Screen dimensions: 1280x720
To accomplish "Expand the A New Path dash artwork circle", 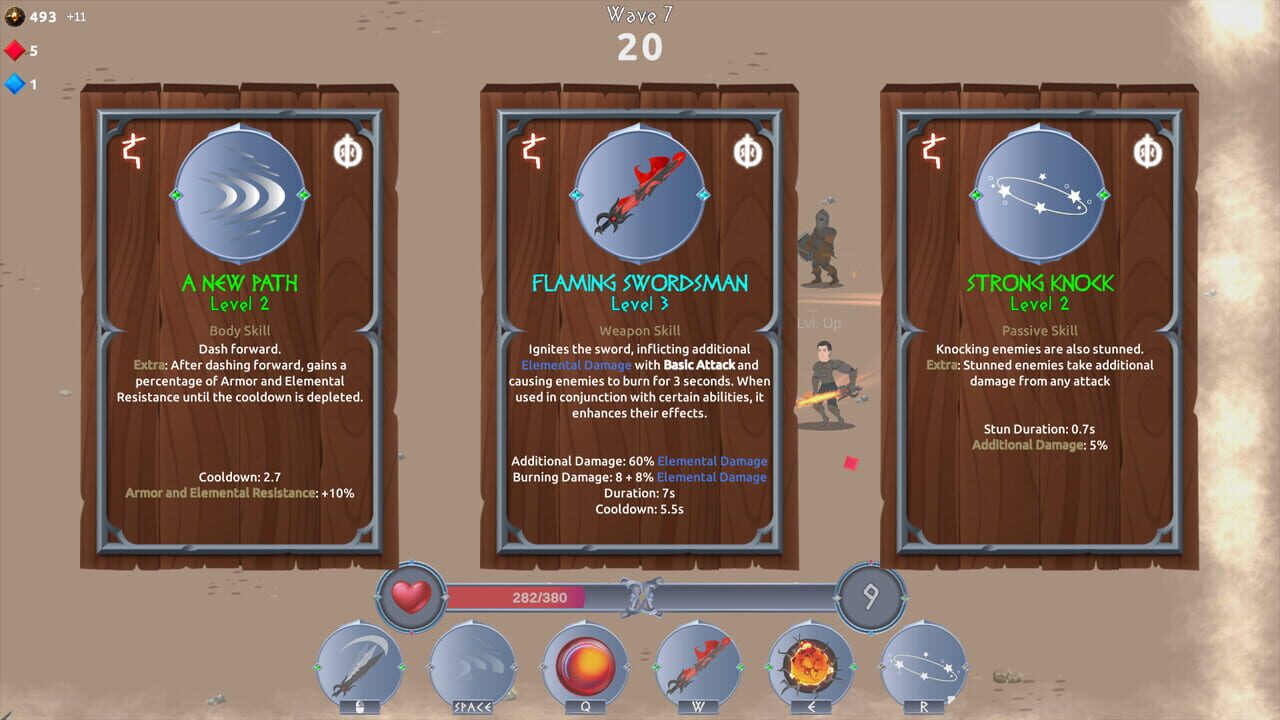I will click(238, 197).
